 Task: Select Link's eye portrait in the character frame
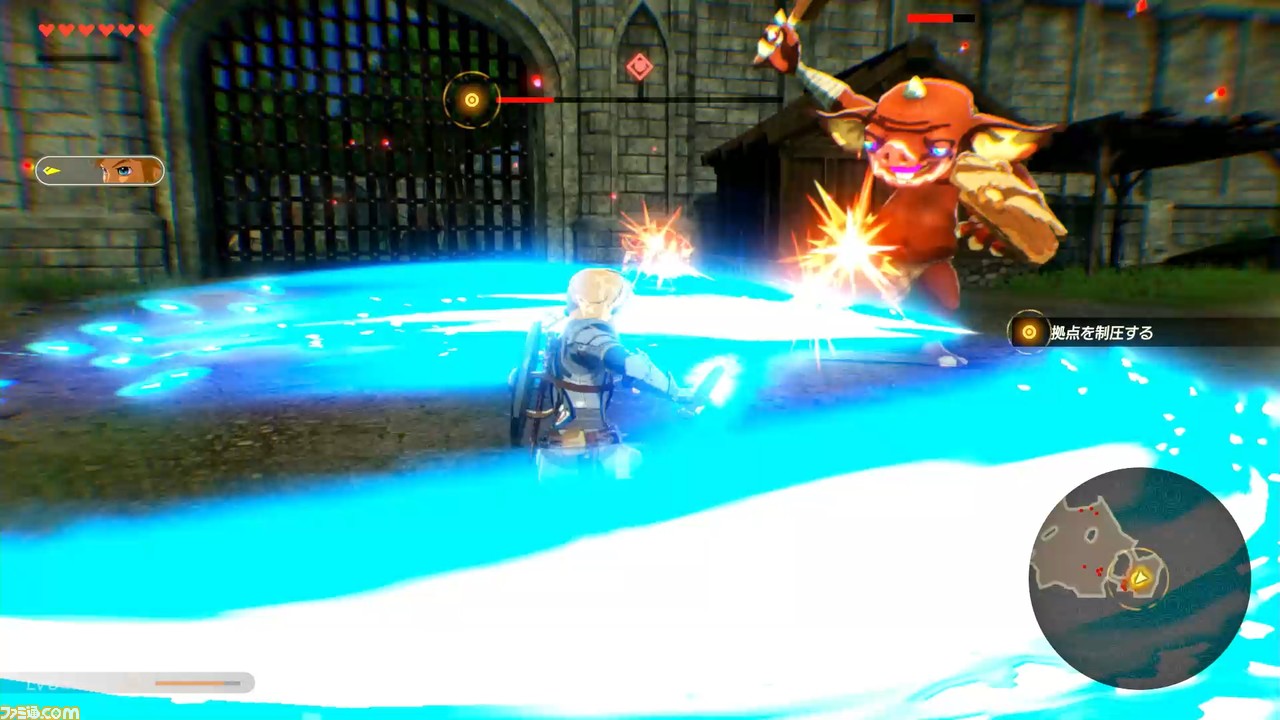point(125,170)
